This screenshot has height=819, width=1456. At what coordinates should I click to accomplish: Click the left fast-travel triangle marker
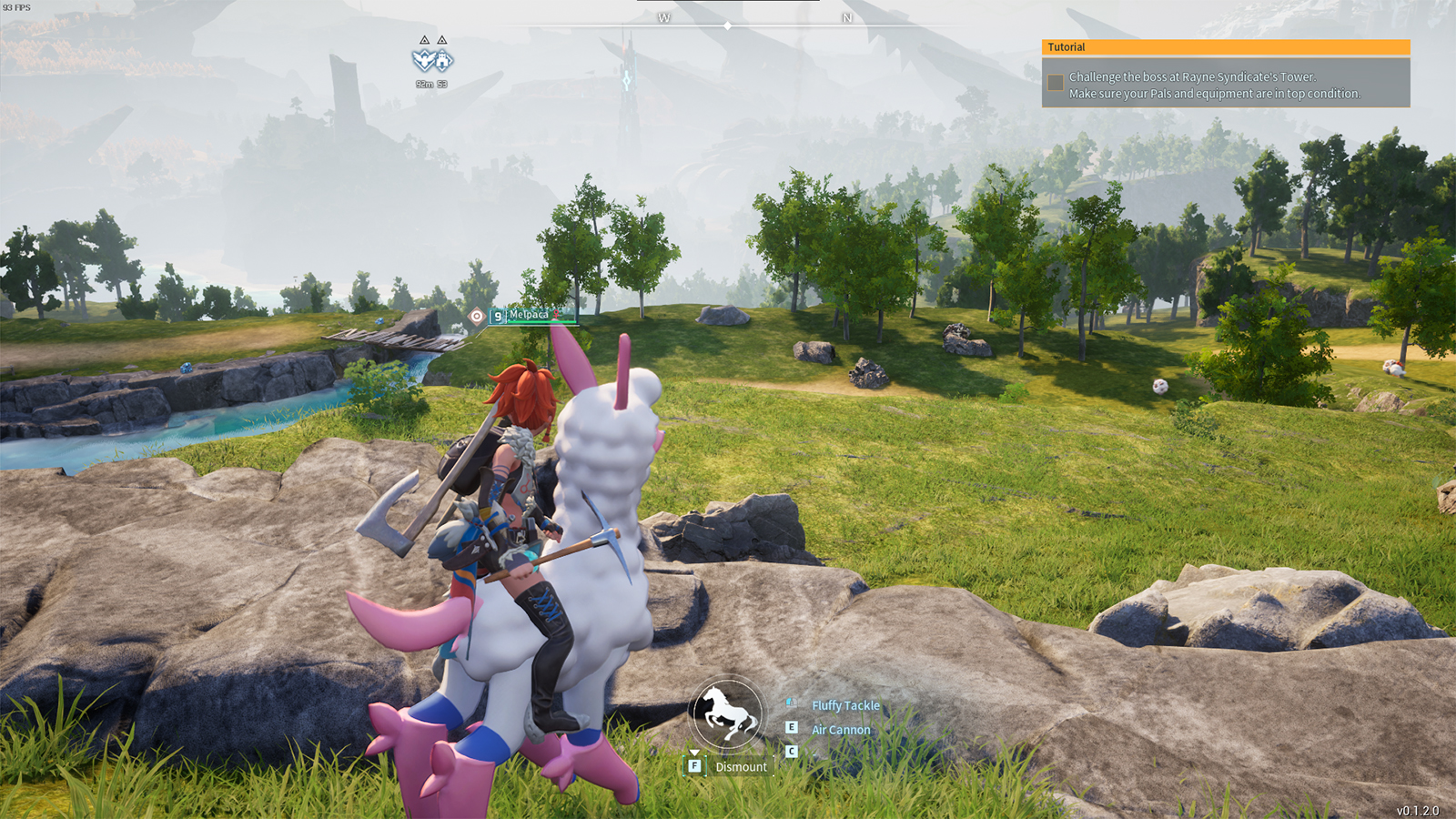coord(424,41)
